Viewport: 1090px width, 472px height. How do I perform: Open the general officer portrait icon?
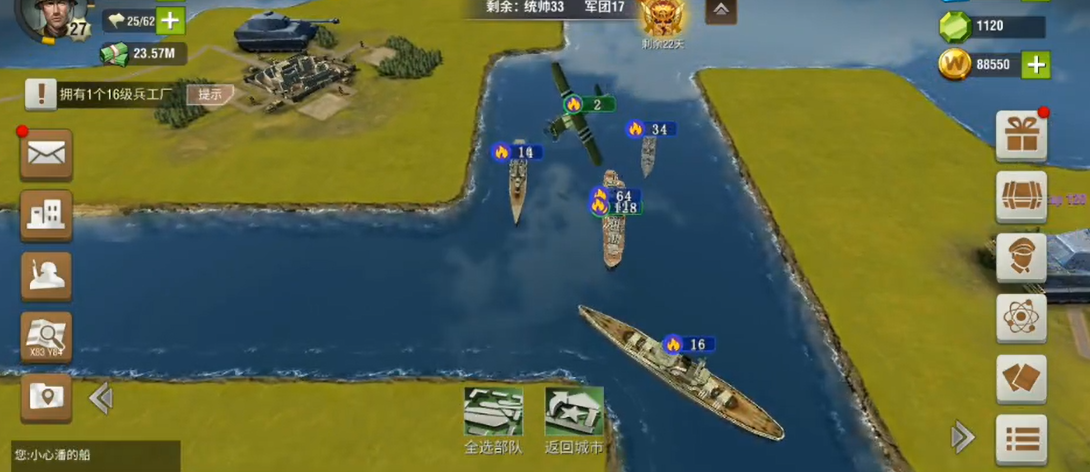tap(1021, 257)
